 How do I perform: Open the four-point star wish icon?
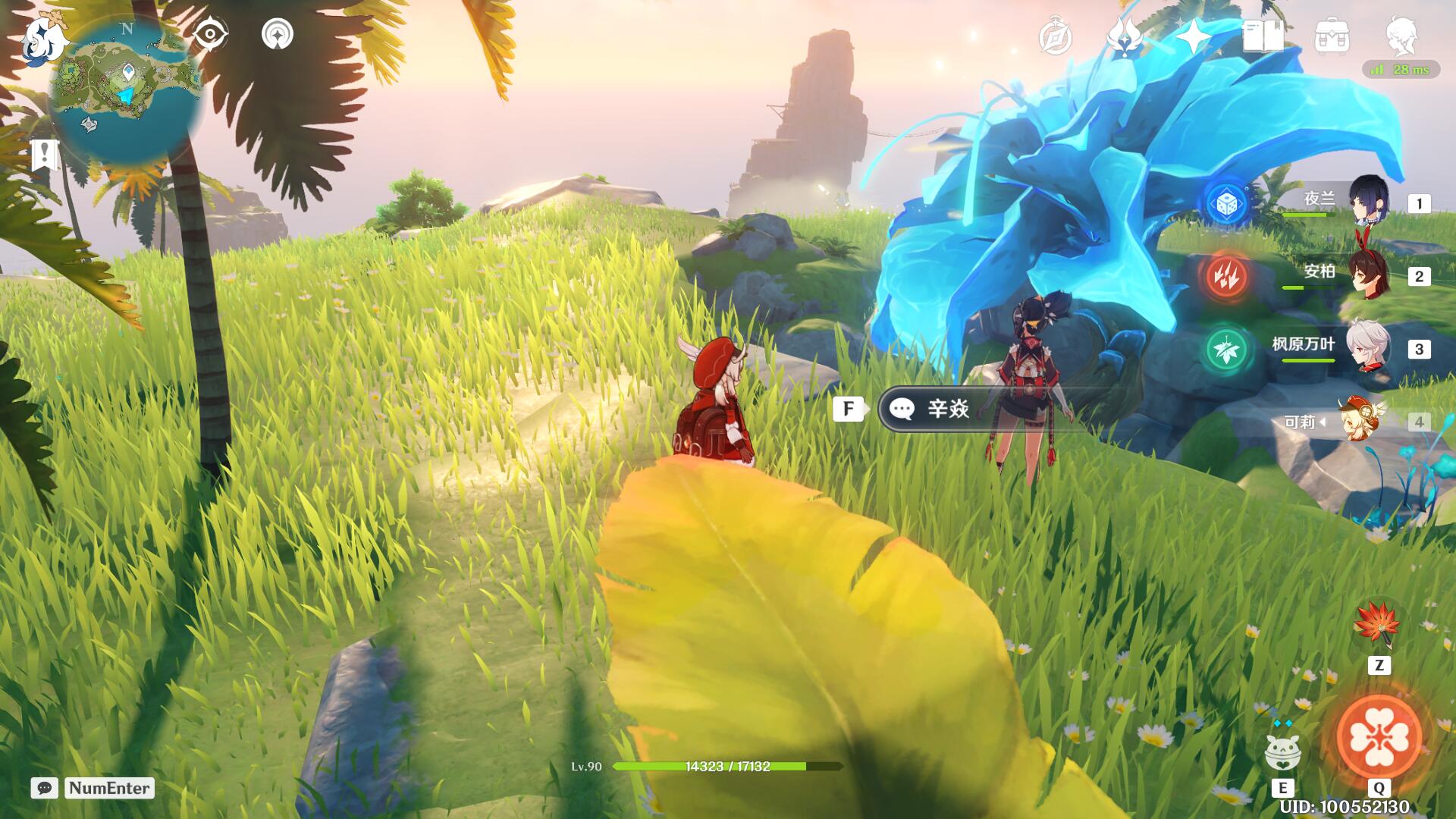1193,36
